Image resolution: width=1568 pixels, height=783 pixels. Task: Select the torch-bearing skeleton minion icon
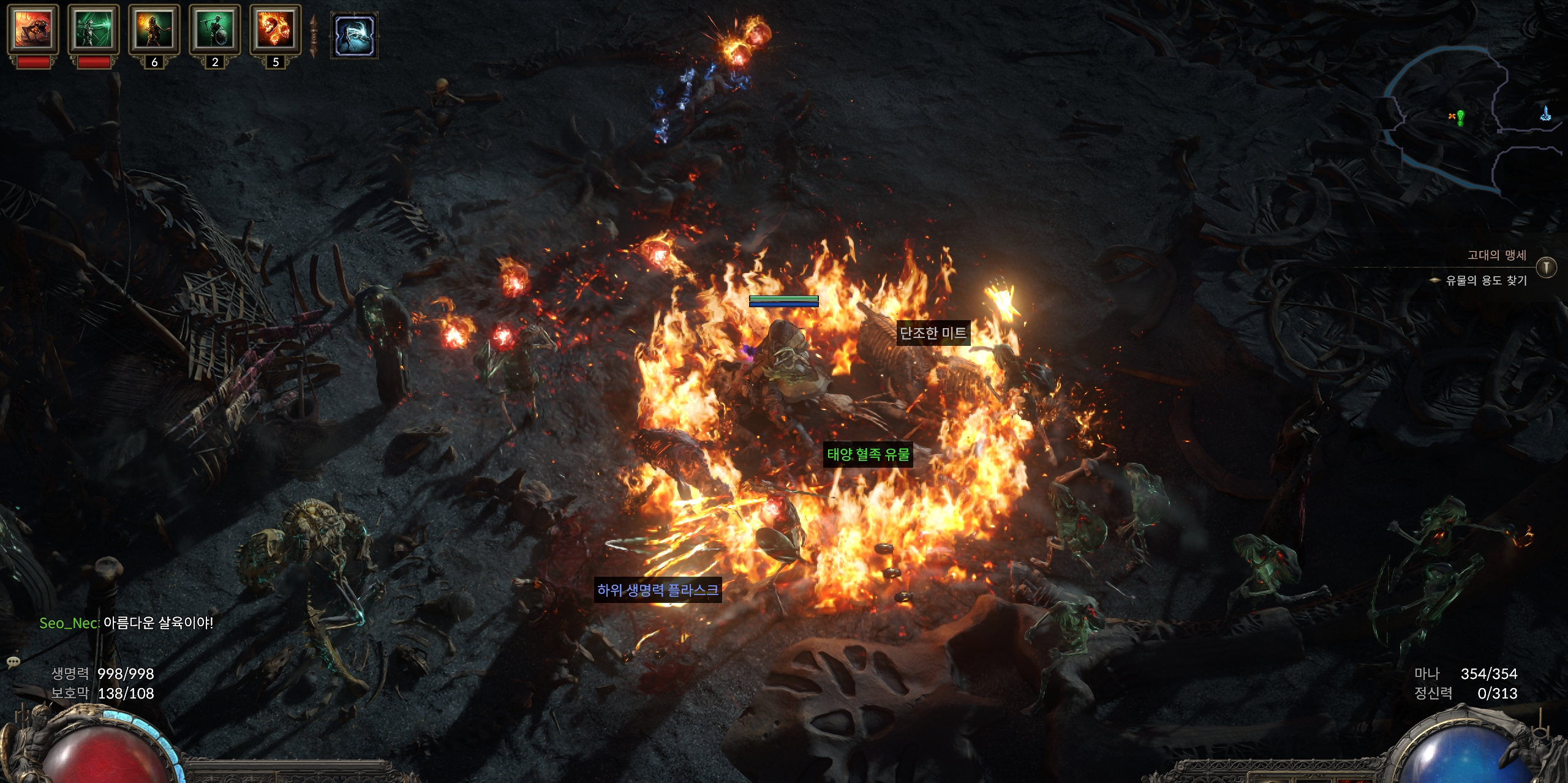pos(154,28)
